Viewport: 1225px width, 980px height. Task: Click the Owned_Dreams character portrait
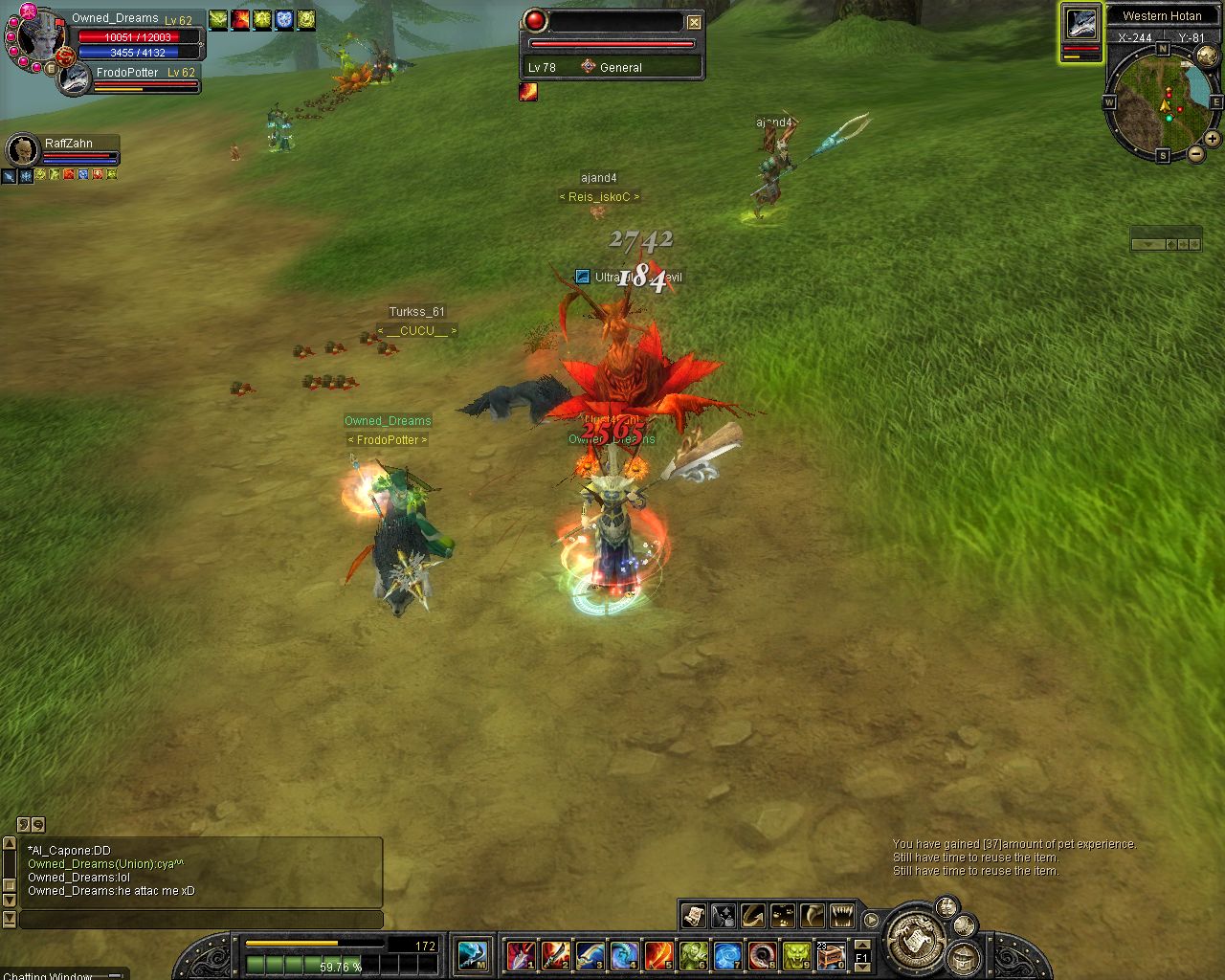pyautogui.click(x=40, y=38)
